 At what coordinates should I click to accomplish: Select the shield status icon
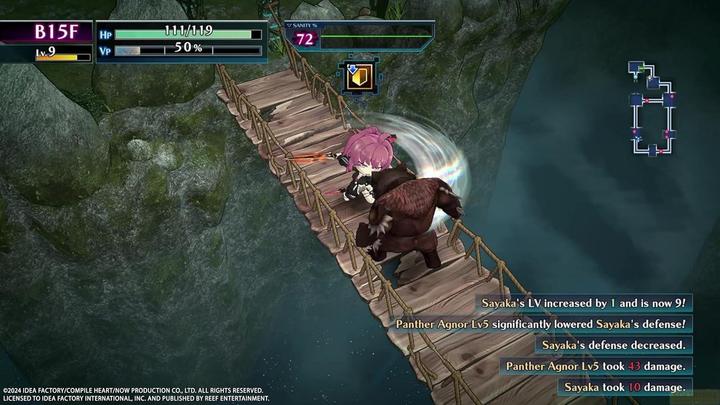[x=357, y=78]
